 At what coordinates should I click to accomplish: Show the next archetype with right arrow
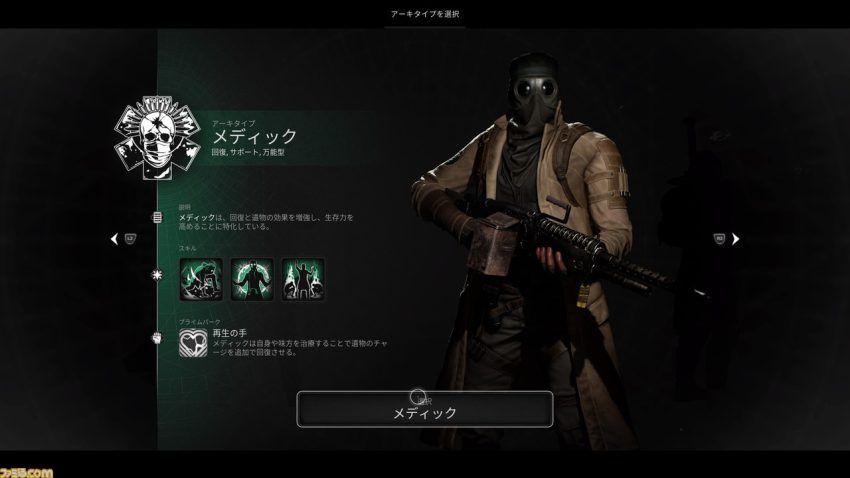(x=736, y=239)
